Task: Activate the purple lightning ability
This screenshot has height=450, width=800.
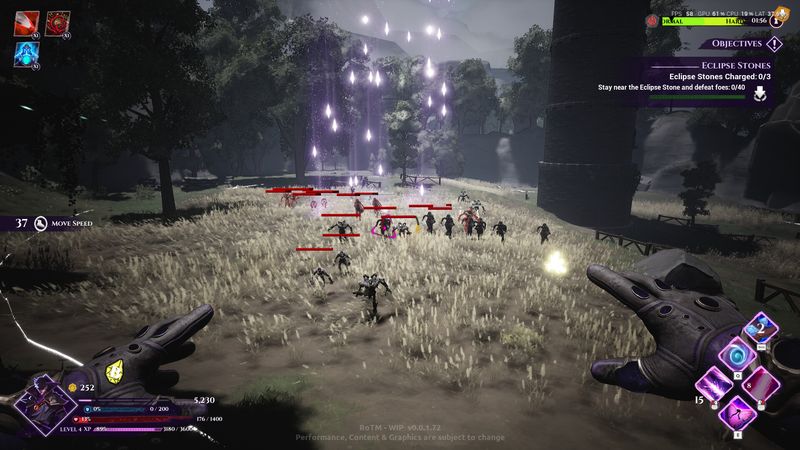Action: tap(713, 382)
